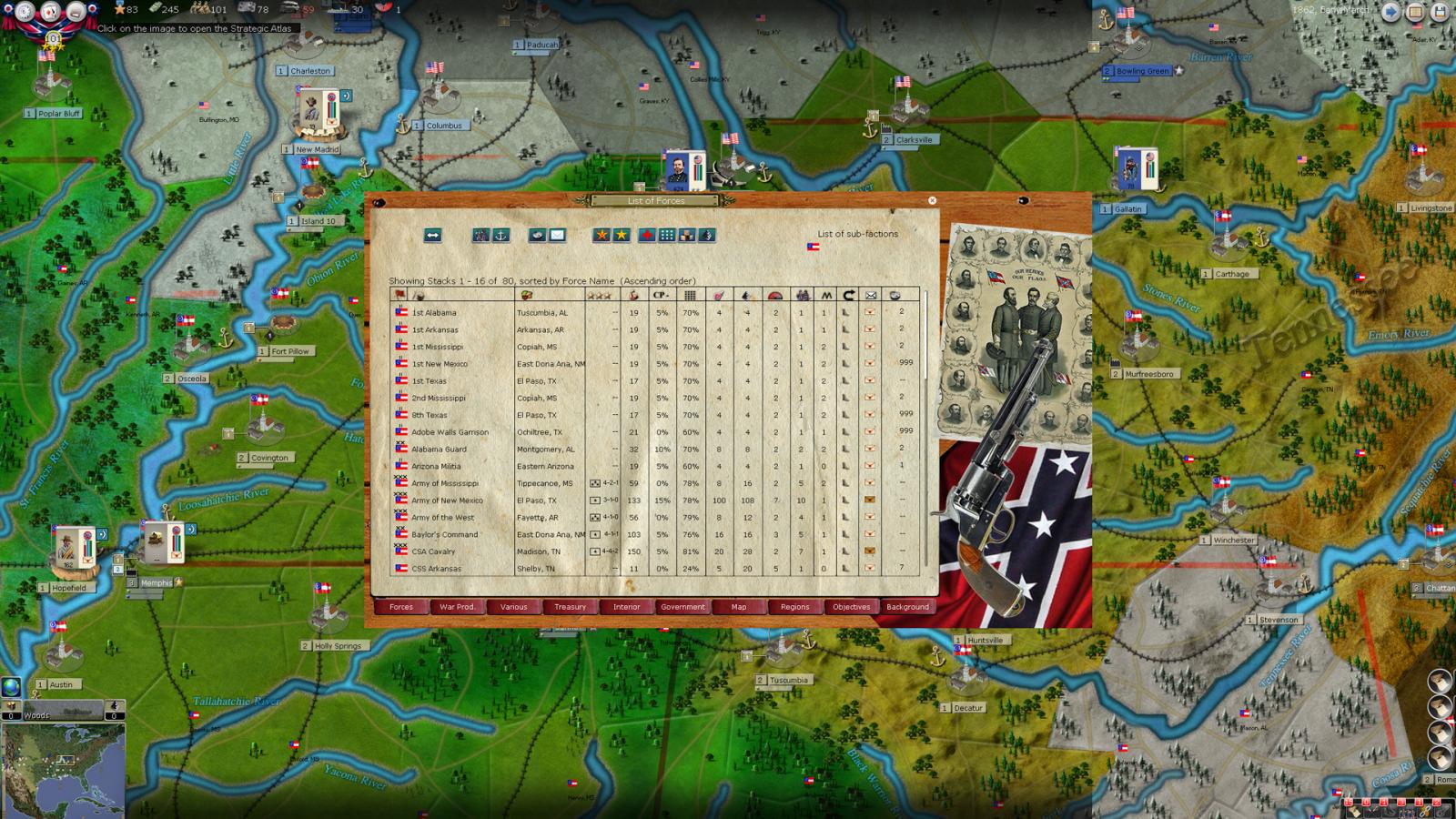Click the Confederate sub-faction flag toggle
The height and width of the screenshot is (819, 1456).
(x=813, y=247)
